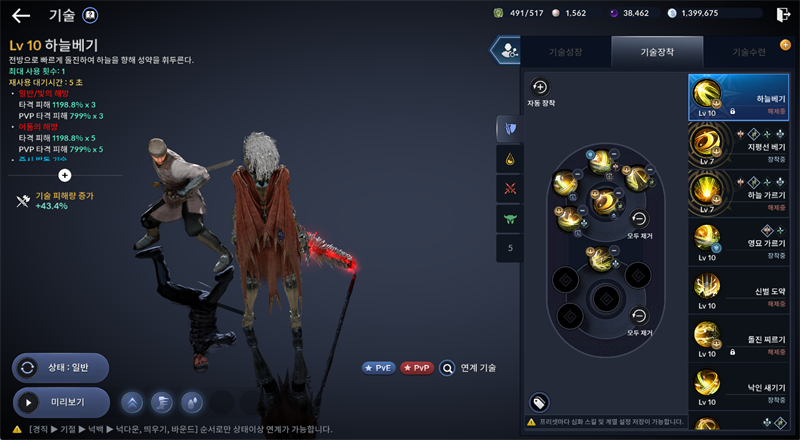Exit the screen via the door icon
Screen dimensions: 800x440
782,14
